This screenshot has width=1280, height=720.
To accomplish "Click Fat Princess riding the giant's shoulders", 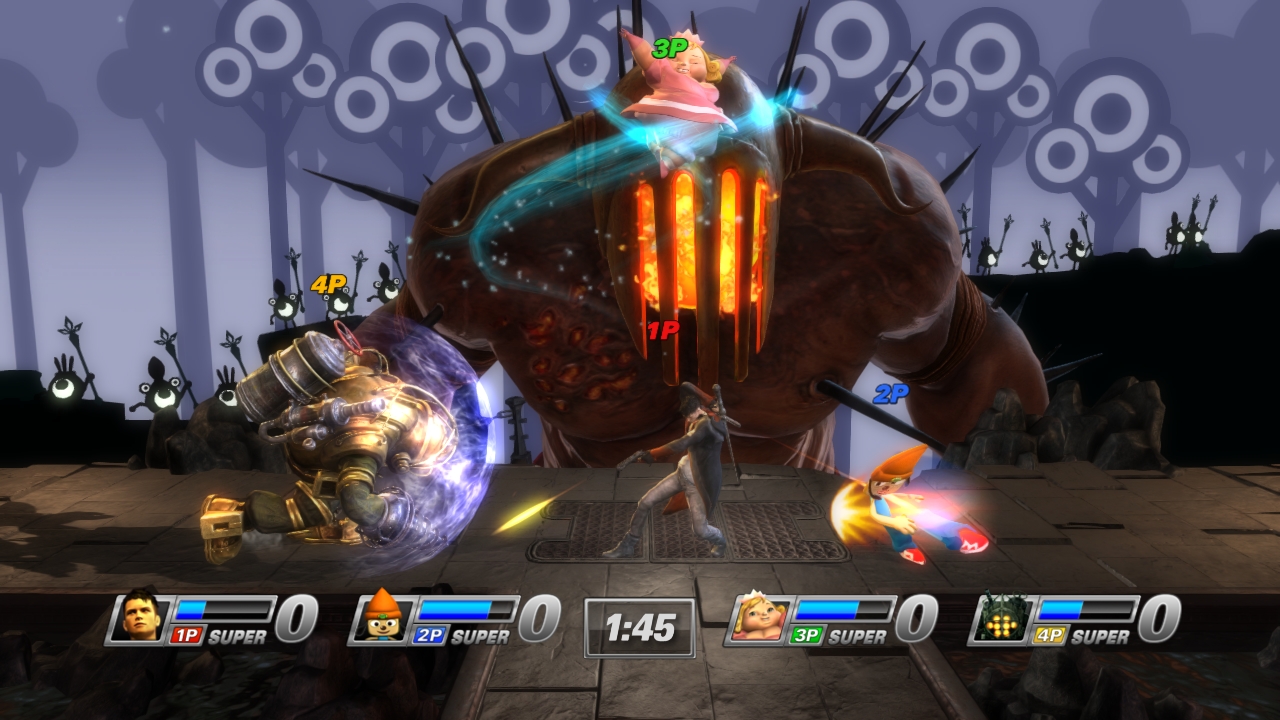I will click(x=685, y=85).
